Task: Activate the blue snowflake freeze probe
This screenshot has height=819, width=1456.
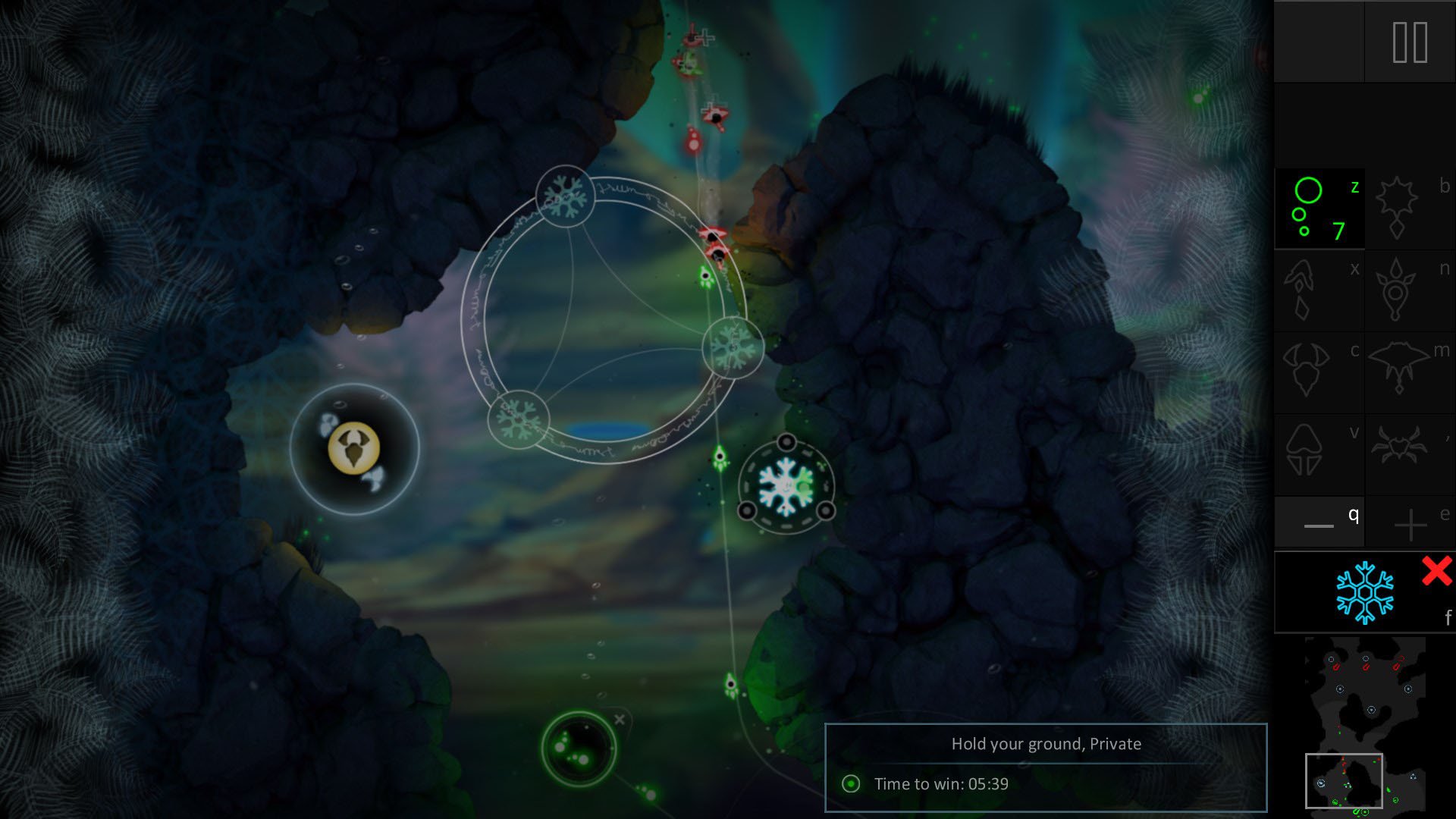Action: [x=1364, y=592]
